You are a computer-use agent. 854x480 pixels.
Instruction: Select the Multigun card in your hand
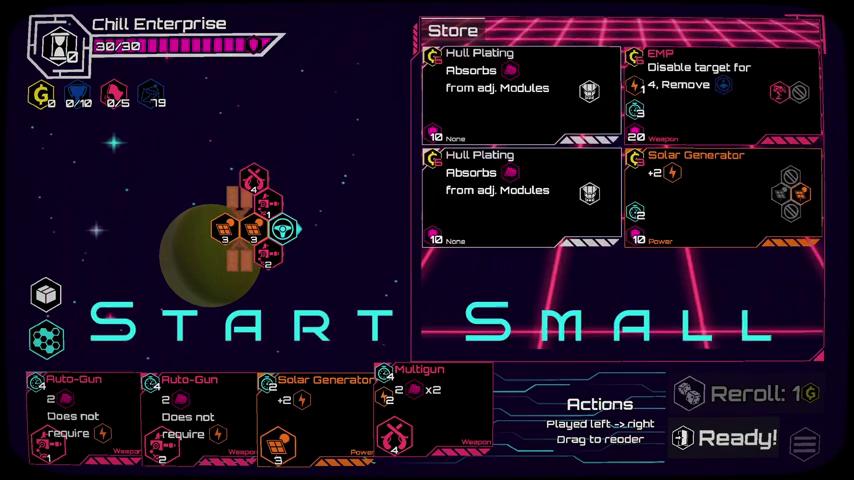click(433, 409)
